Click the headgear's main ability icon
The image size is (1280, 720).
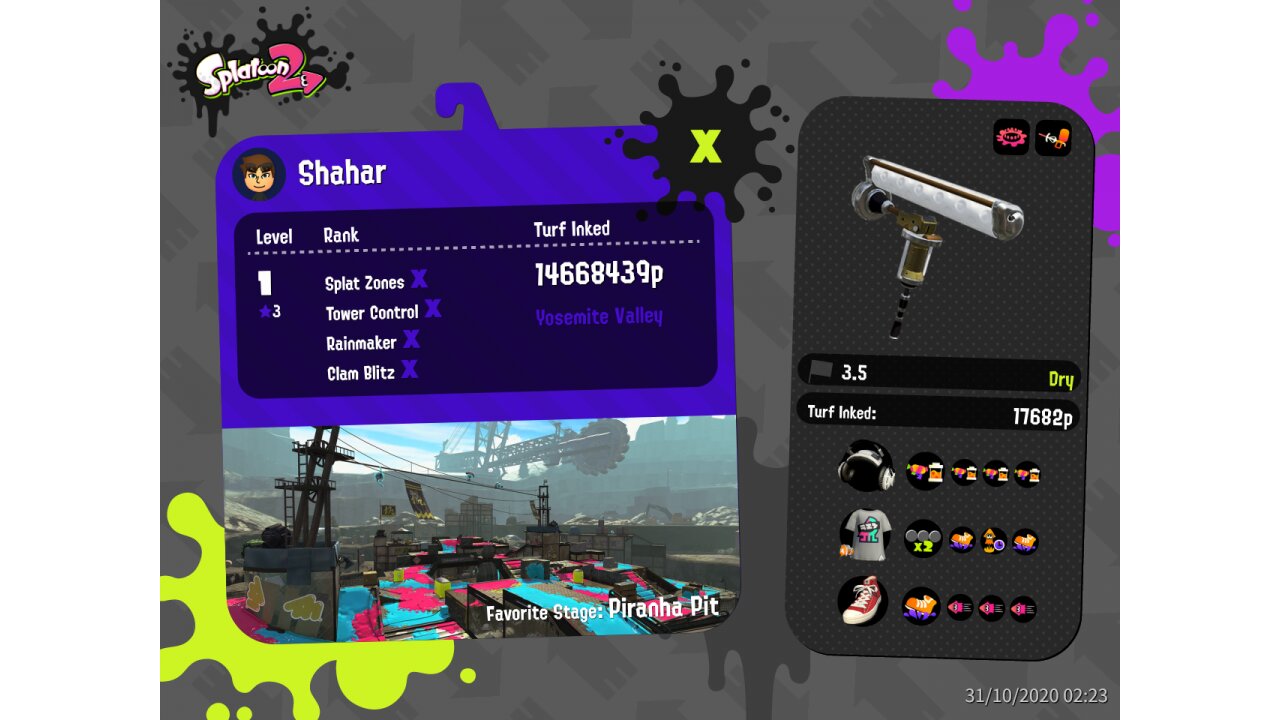924,471
